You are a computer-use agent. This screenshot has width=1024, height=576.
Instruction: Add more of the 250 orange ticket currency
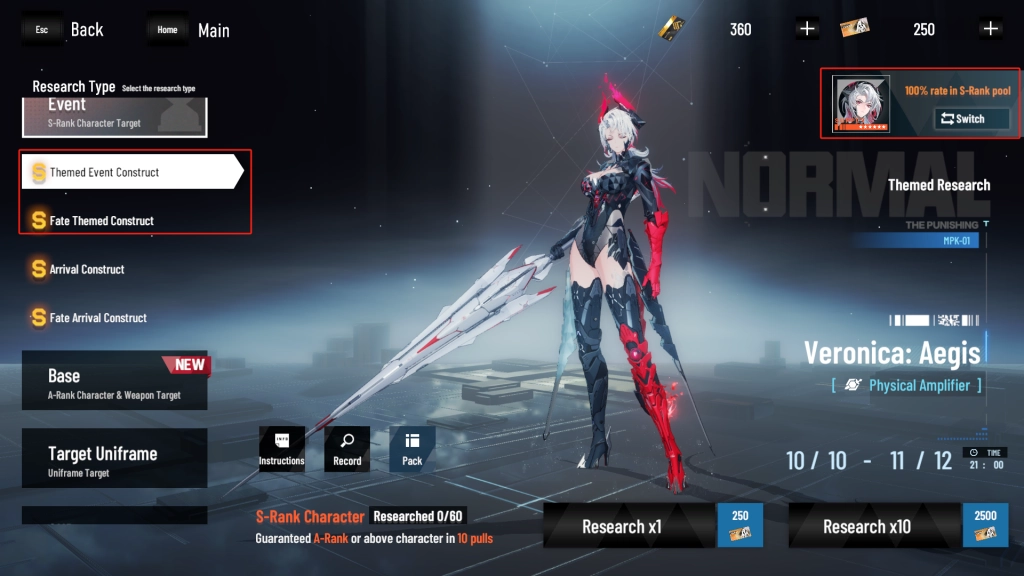(x=991, y=29)
